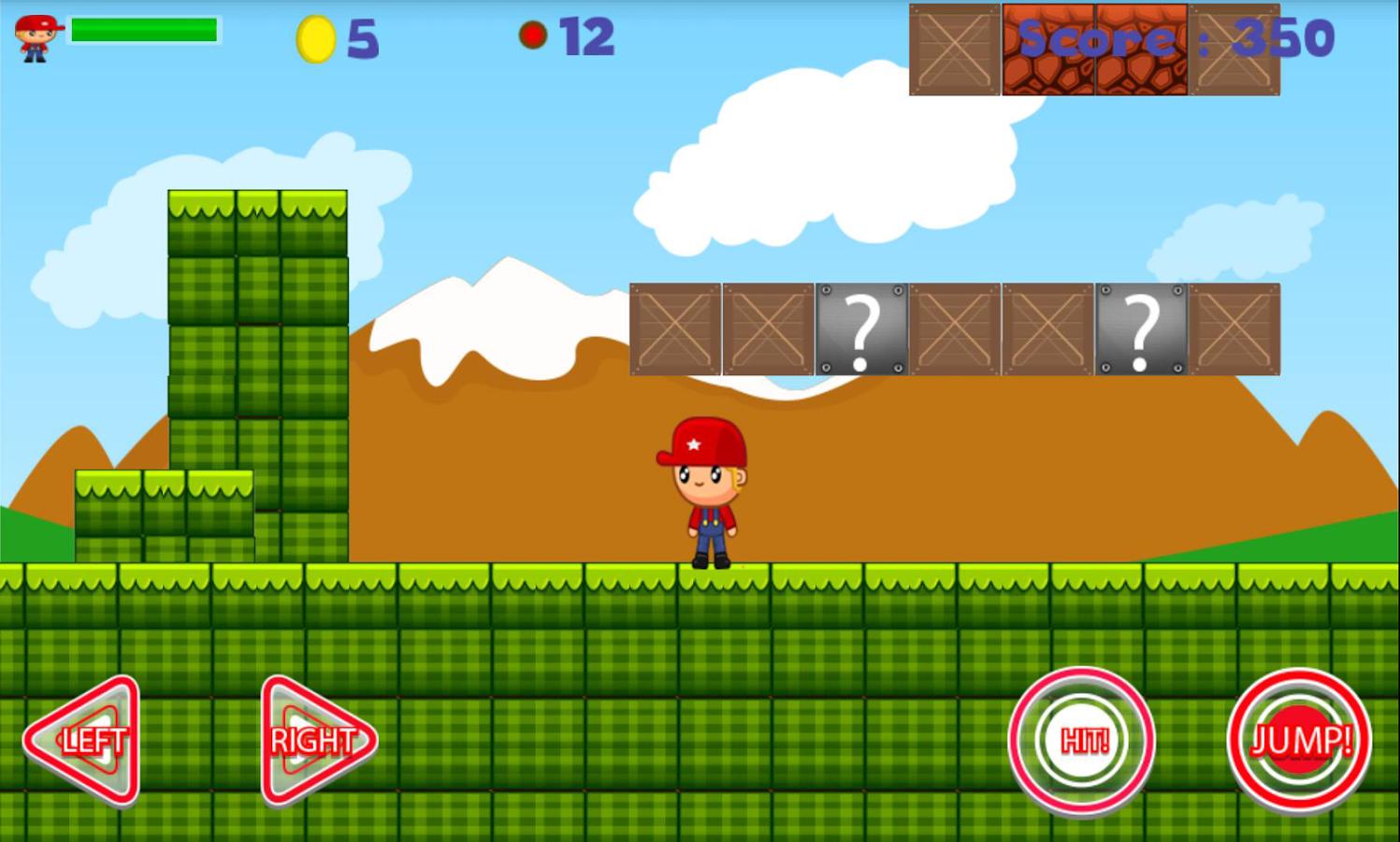The height and width of the screenshot is (842, 1400).
Task: Click the first question mark block
Action: (860, 329)
